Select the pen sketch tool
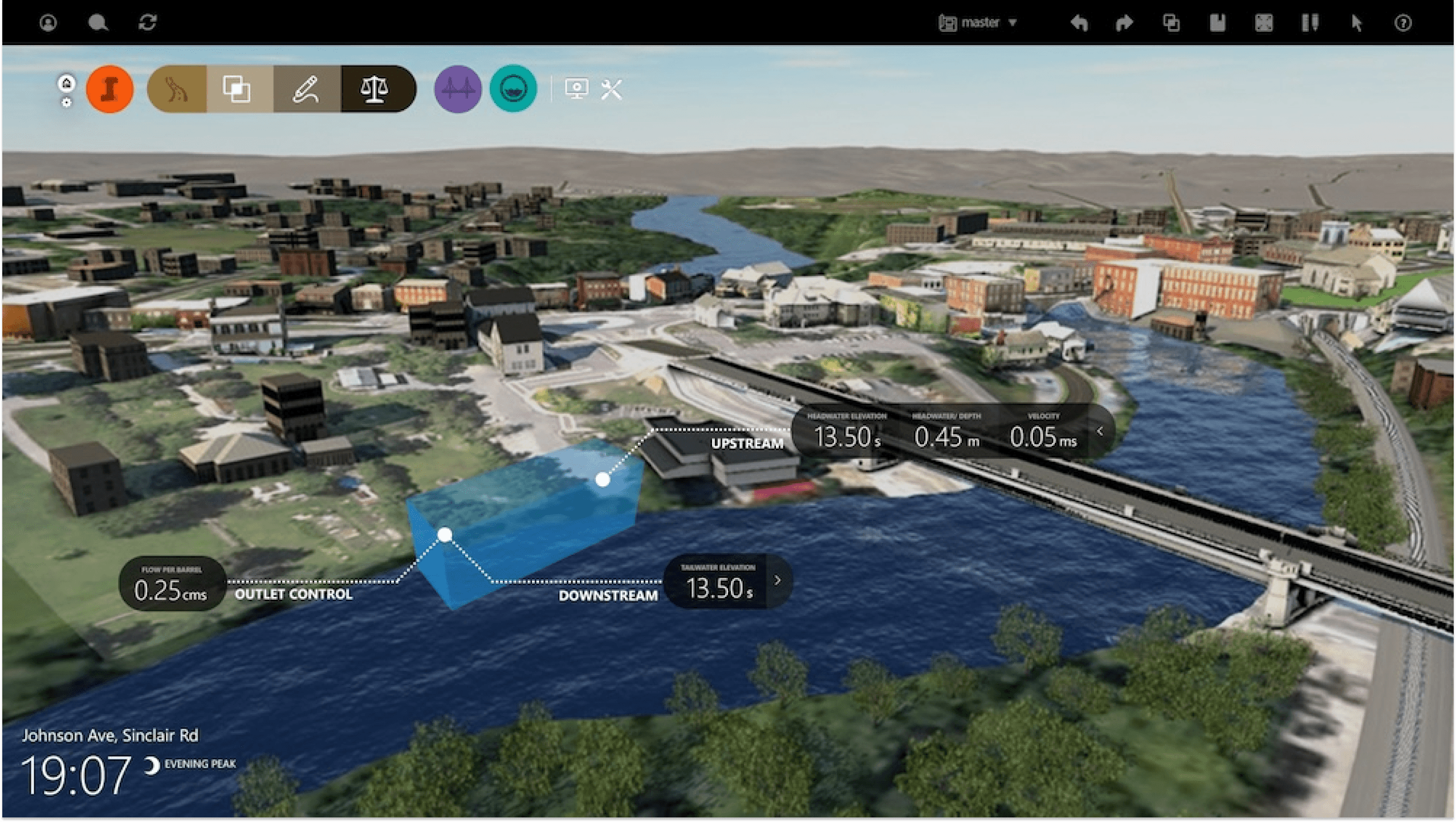Screen dimensions: 1456x822 click(306, 88)
